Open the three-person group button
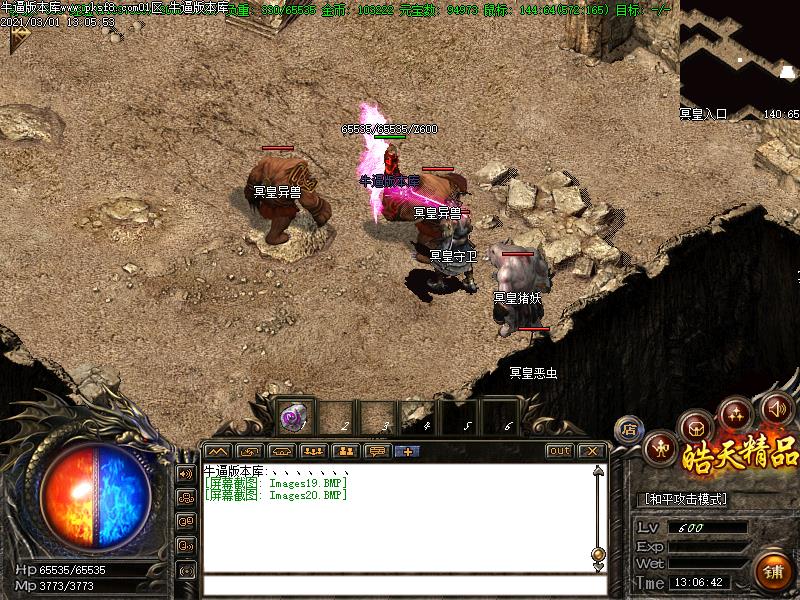Viewport: 800px width, 600px height. 314,451
